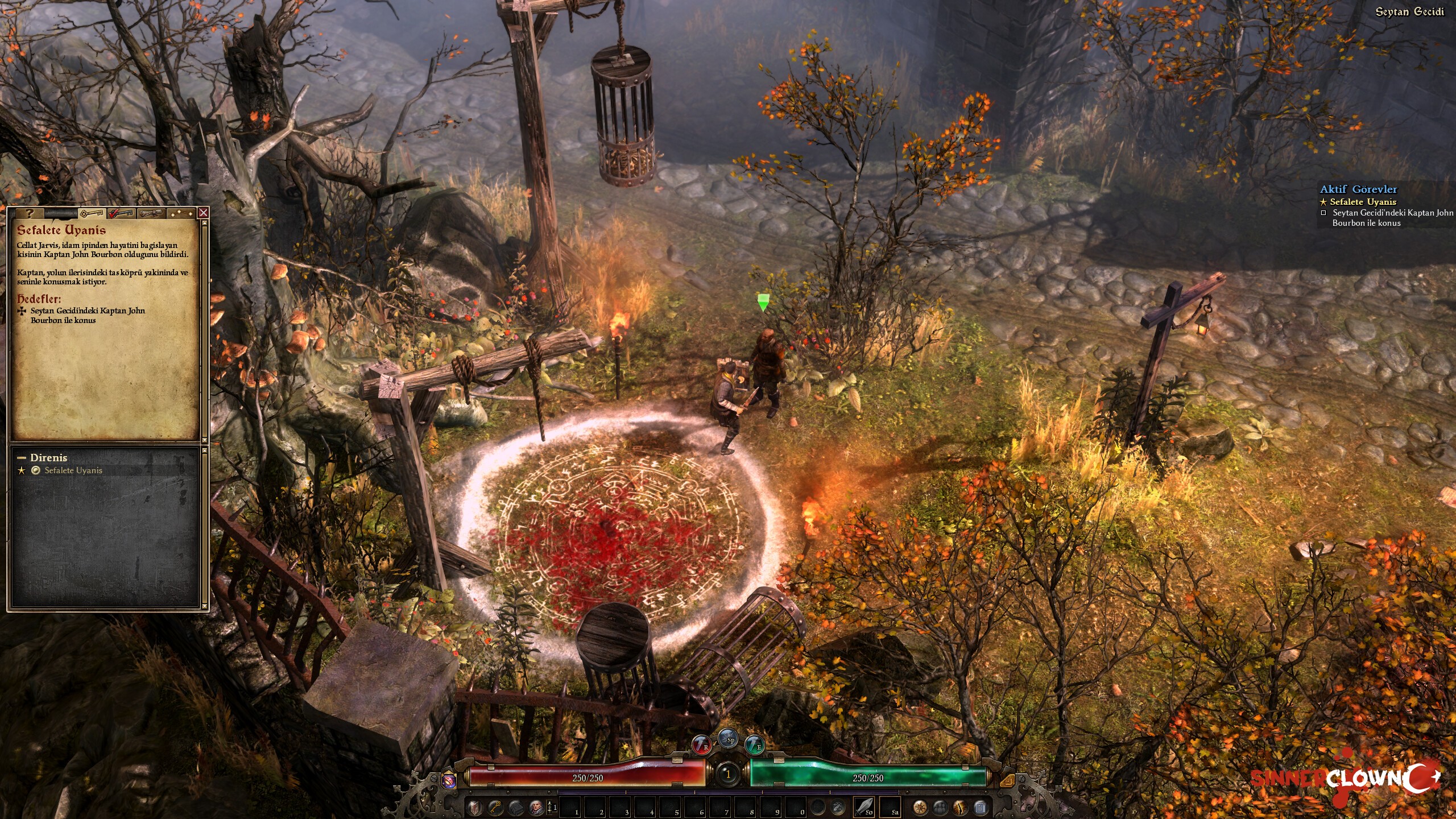Open the question mark help tab

(x=30, y=213)
